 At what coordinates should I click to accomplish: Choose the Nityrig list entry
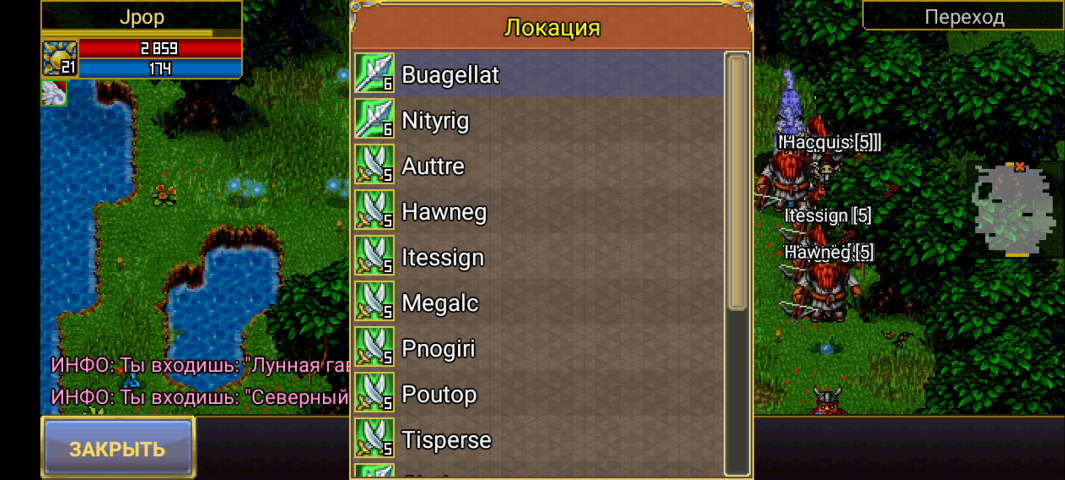tap(538, 121)
